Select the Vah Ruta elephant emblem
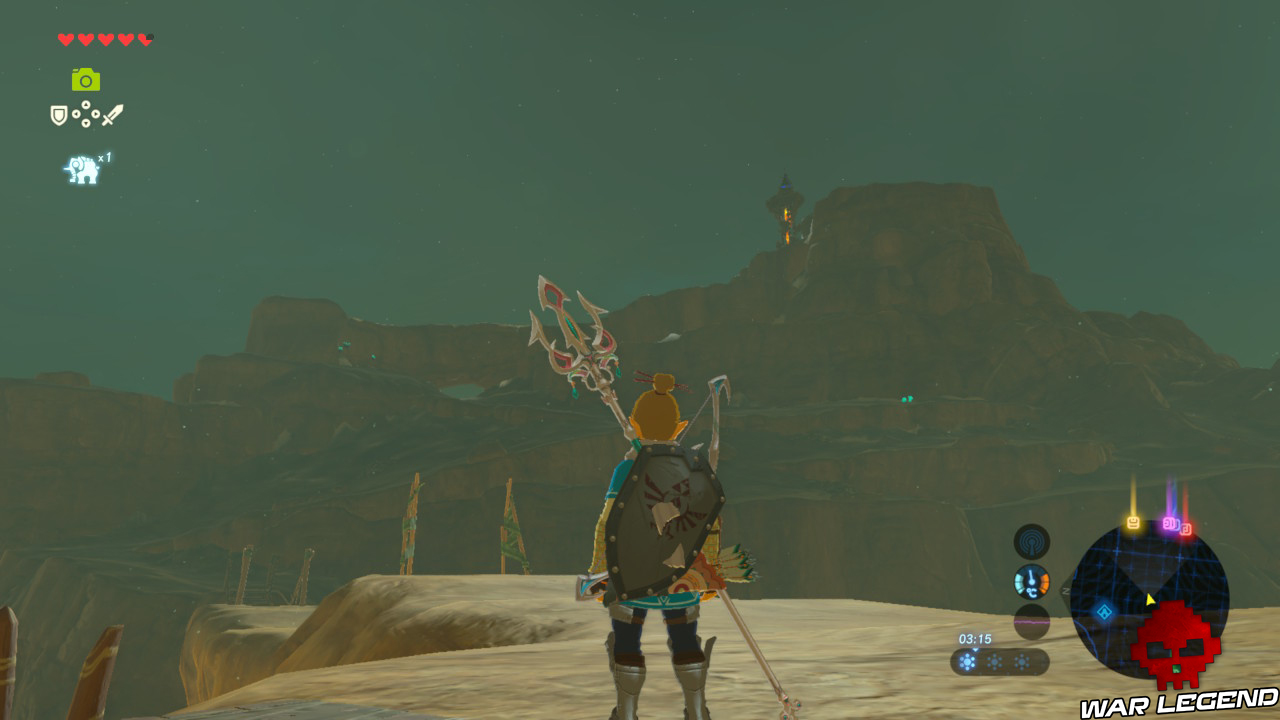Image resolution: width=1280 pixels, height=720 pixels. (82, 167)
